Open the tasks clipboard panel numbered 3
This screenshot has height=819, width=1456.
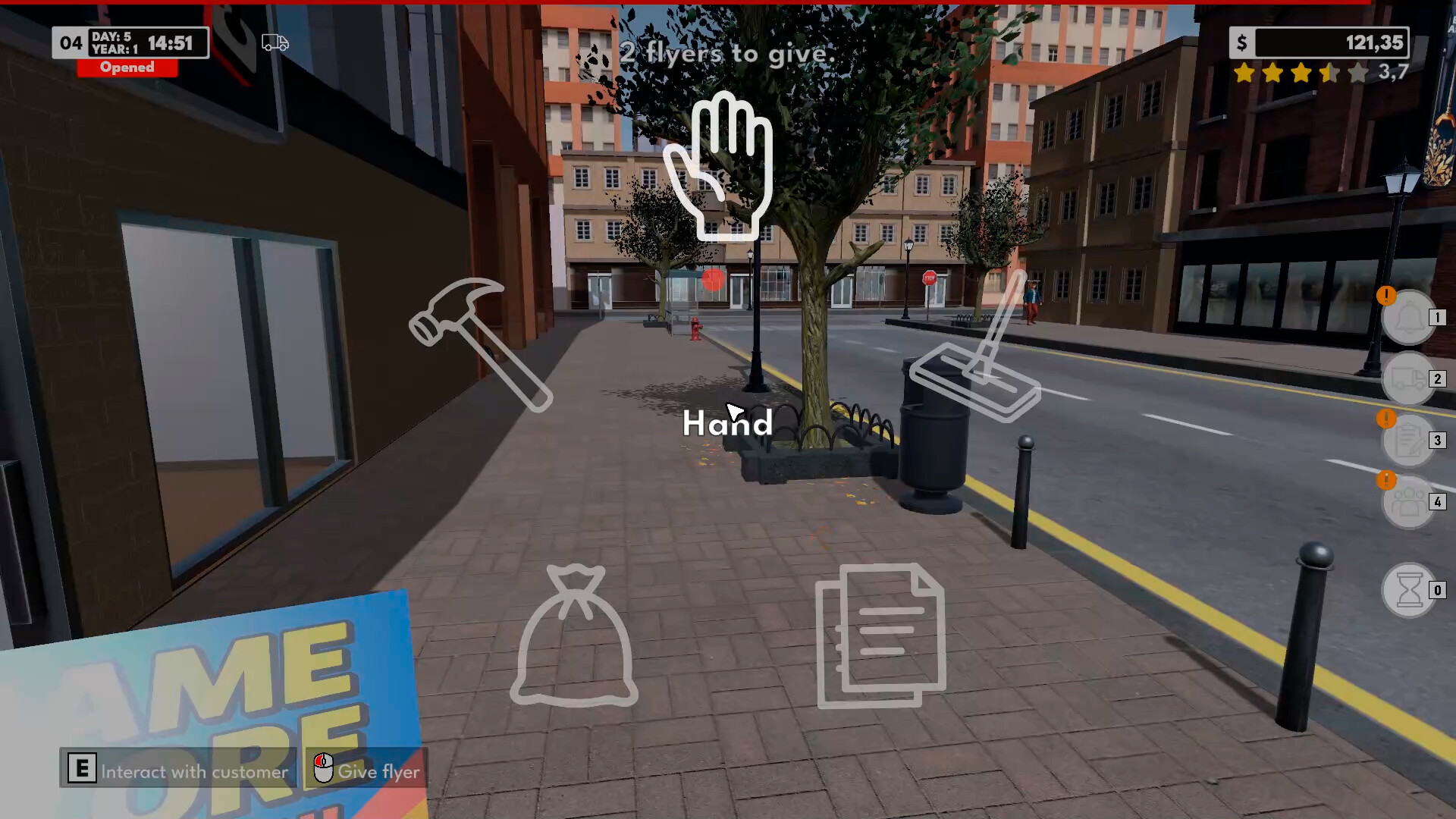(1408, 442)
